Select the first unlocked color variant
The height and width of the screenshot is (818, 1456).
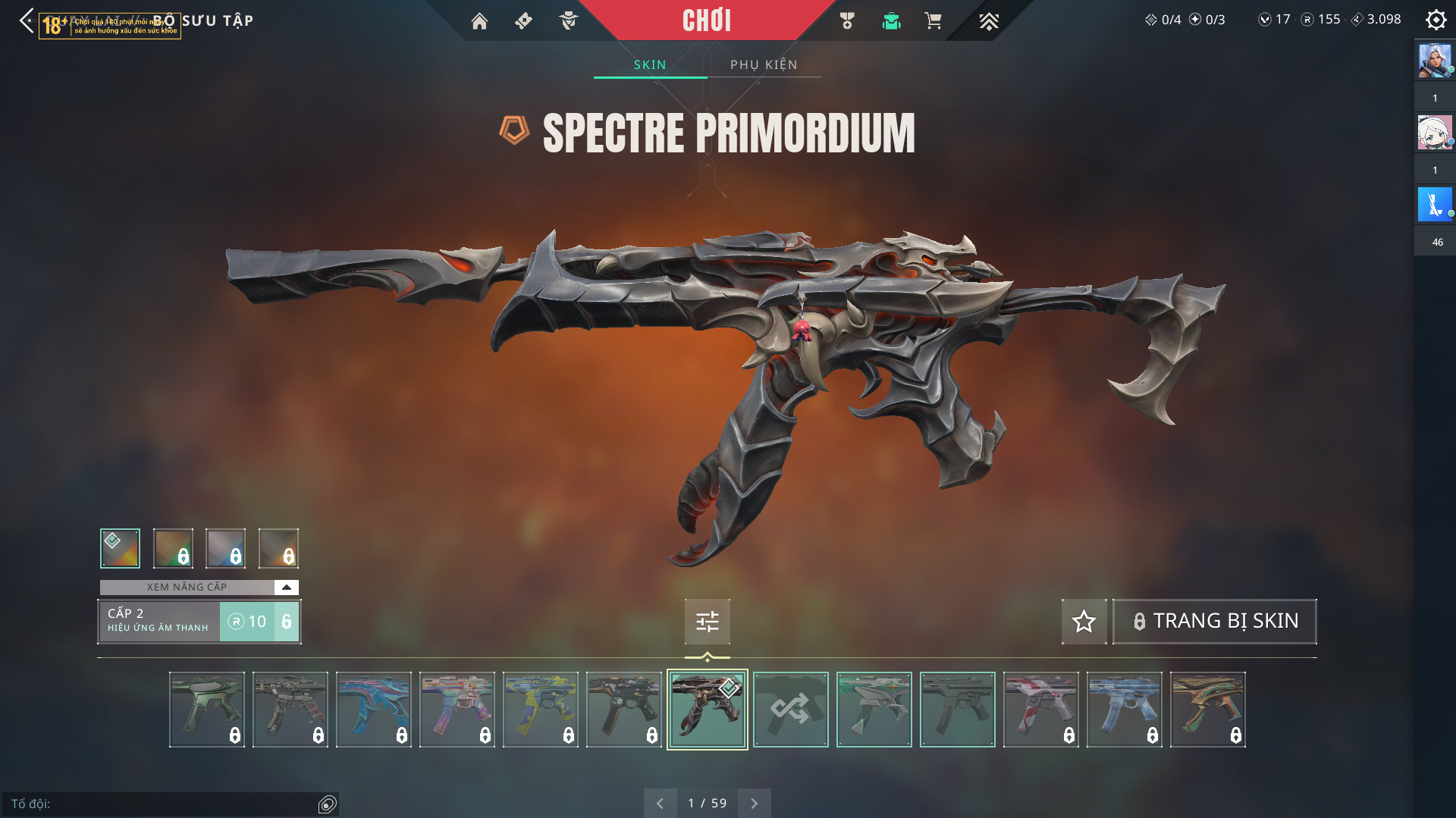coord(120,548)
